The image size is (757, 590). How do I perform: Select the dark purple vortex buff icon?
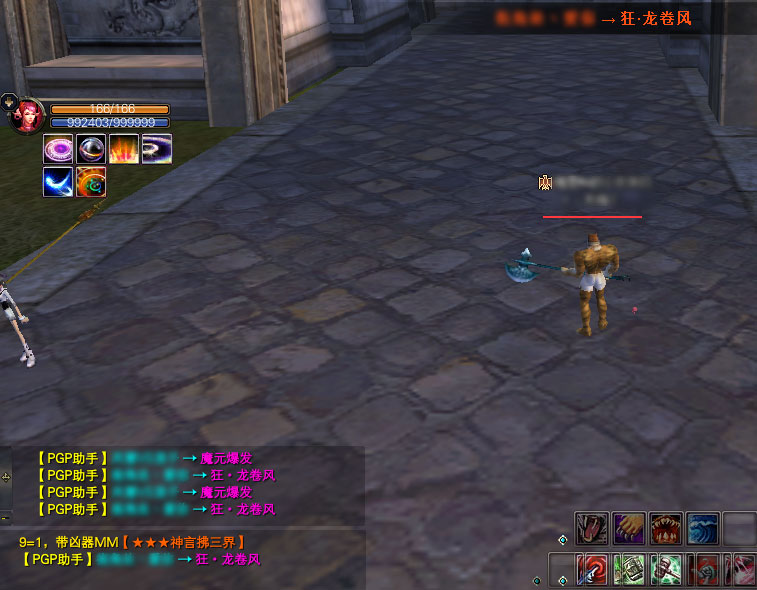point(156,149)
